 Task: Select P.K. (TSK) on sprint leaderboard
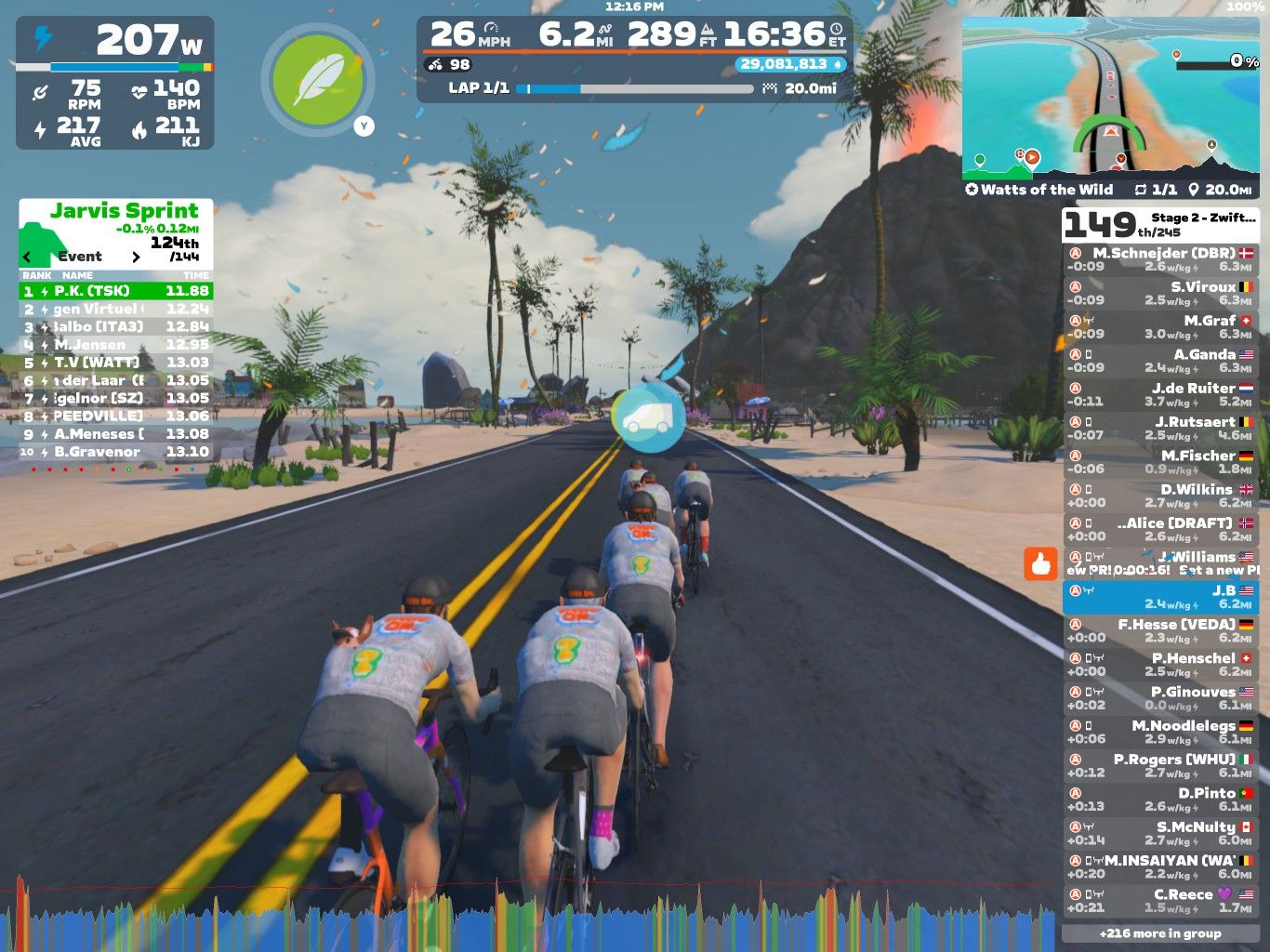tap(116, 291)
